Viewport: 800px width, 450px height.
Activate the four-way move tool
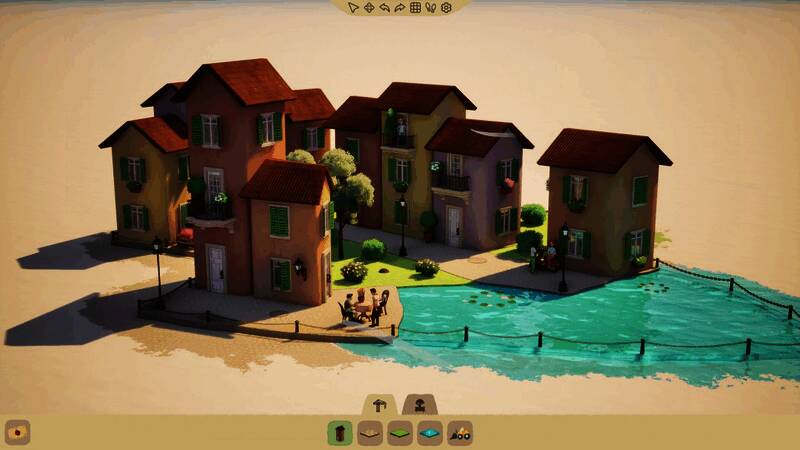tap(368, 8)
